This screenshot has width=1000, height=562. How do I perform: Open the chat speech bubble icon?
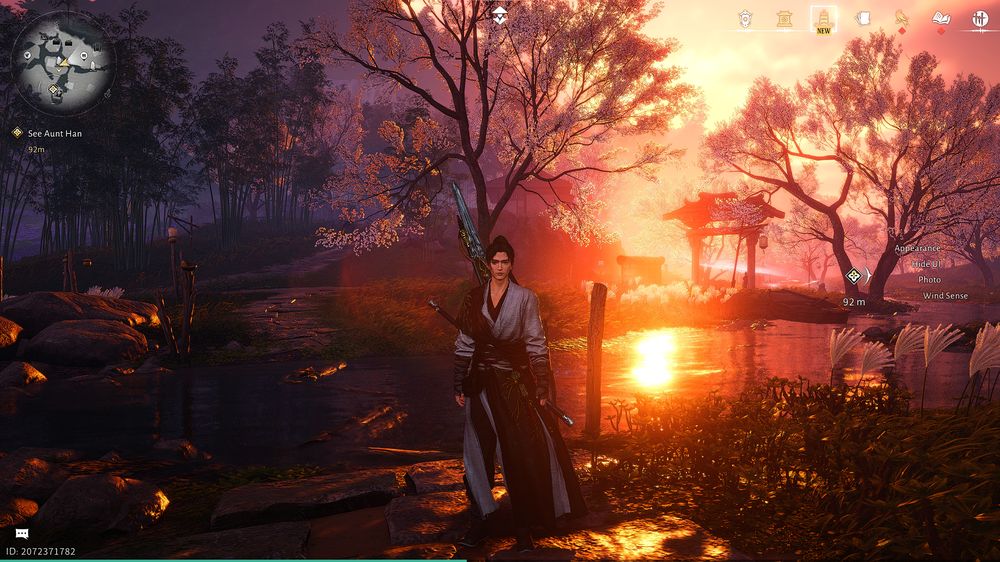[21, 534]
